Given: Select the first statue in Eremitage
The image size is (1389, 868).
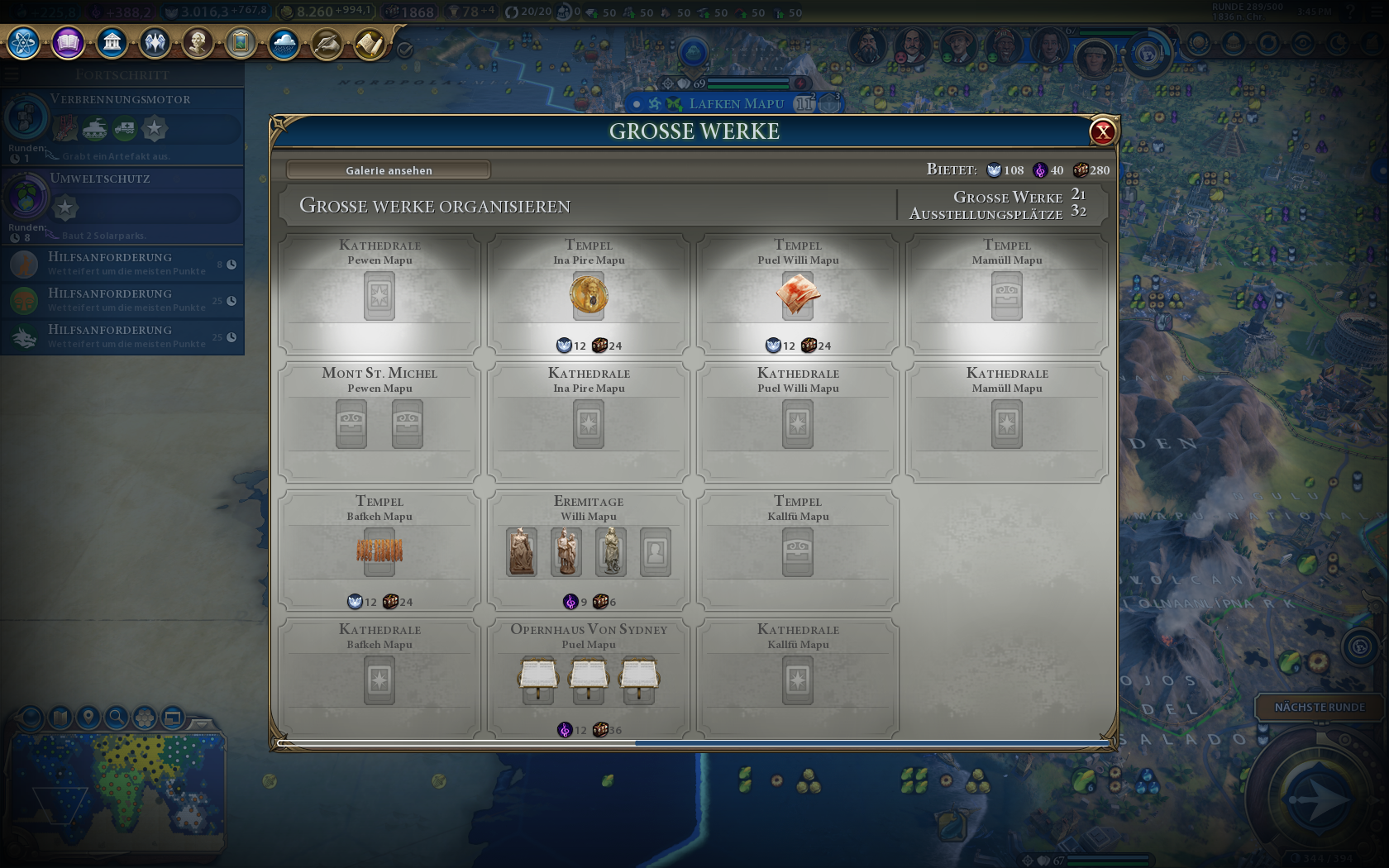Looking at the screenshot, I should pyautogui.click(x=522, y=551).
